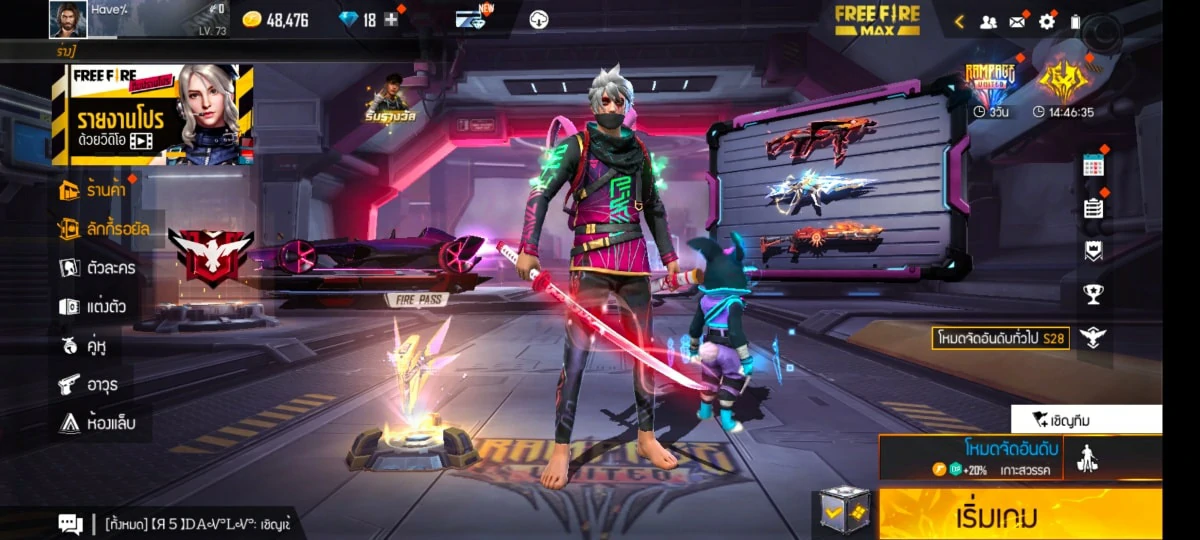Open the player profile avatar

68,19
